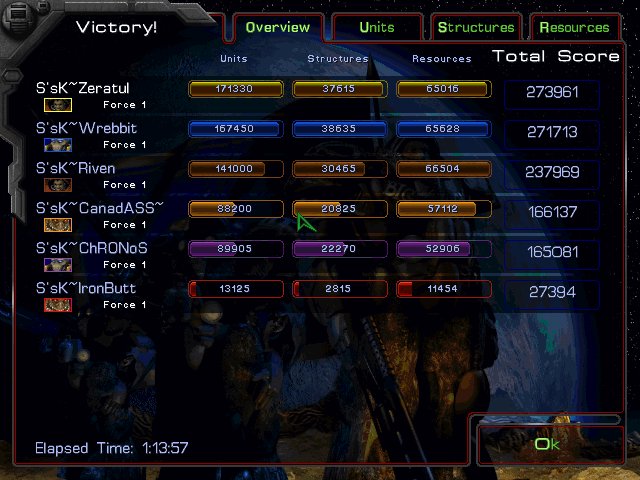
Task: Open the Units score tab
Action: click(x=377, y=27)
